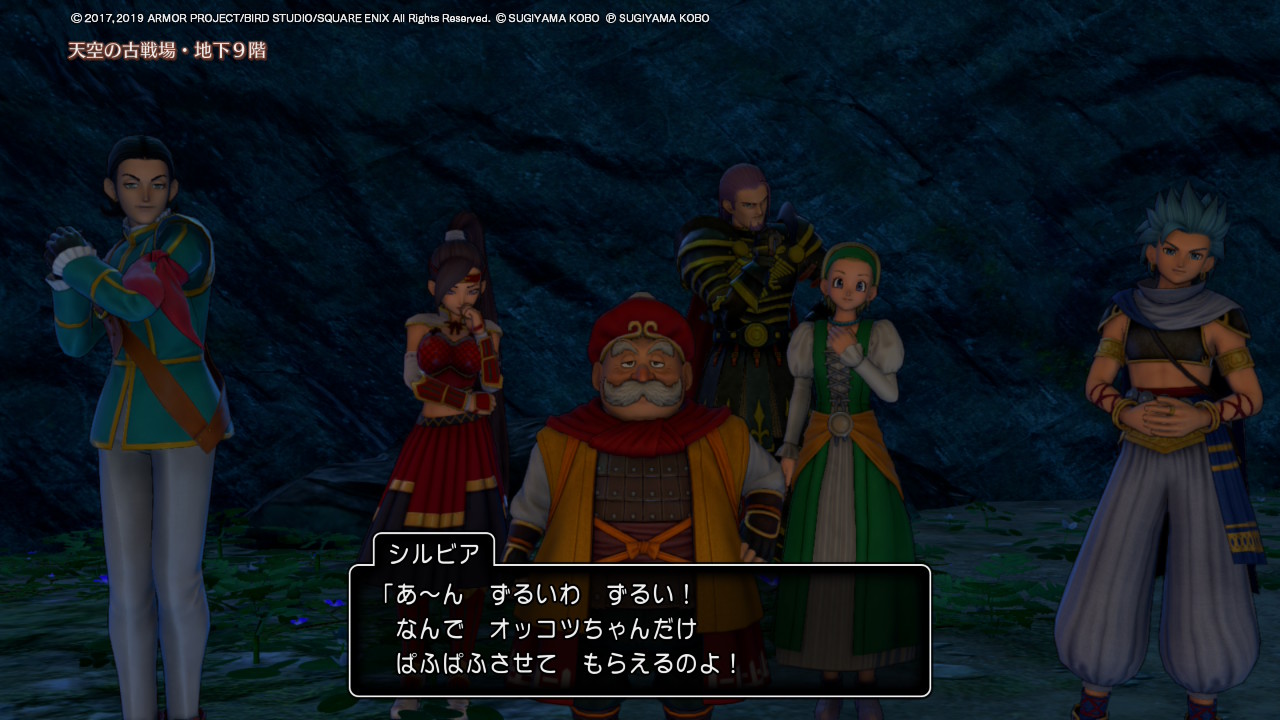Advance Sylvia's dialogue text box
This screenshot has width=1280, height=720.
point(640,630)
